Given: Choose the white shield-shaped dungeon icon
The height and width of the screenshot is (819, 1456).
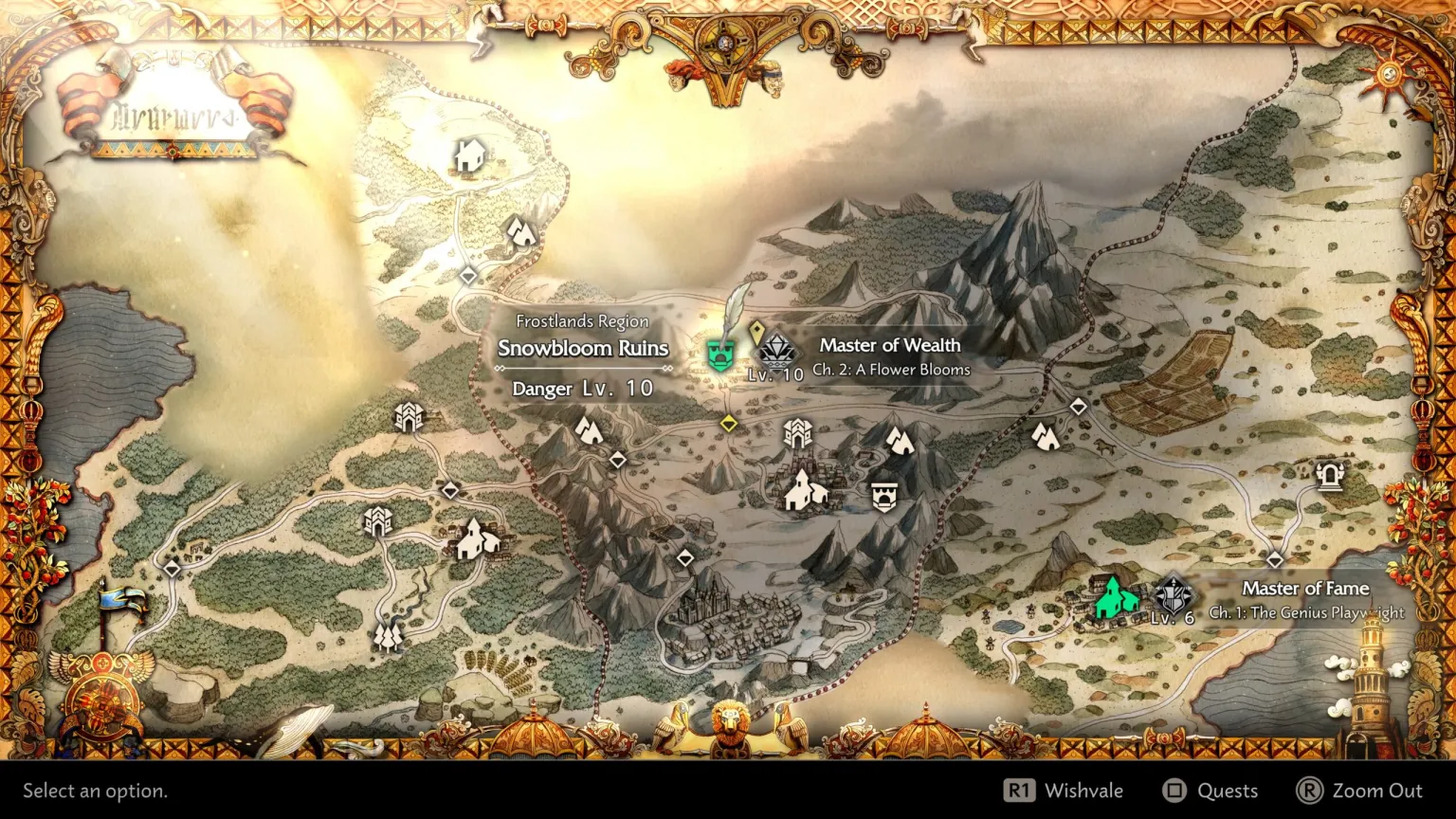Looking at the screenshot, I should click(x=883, y=496).
